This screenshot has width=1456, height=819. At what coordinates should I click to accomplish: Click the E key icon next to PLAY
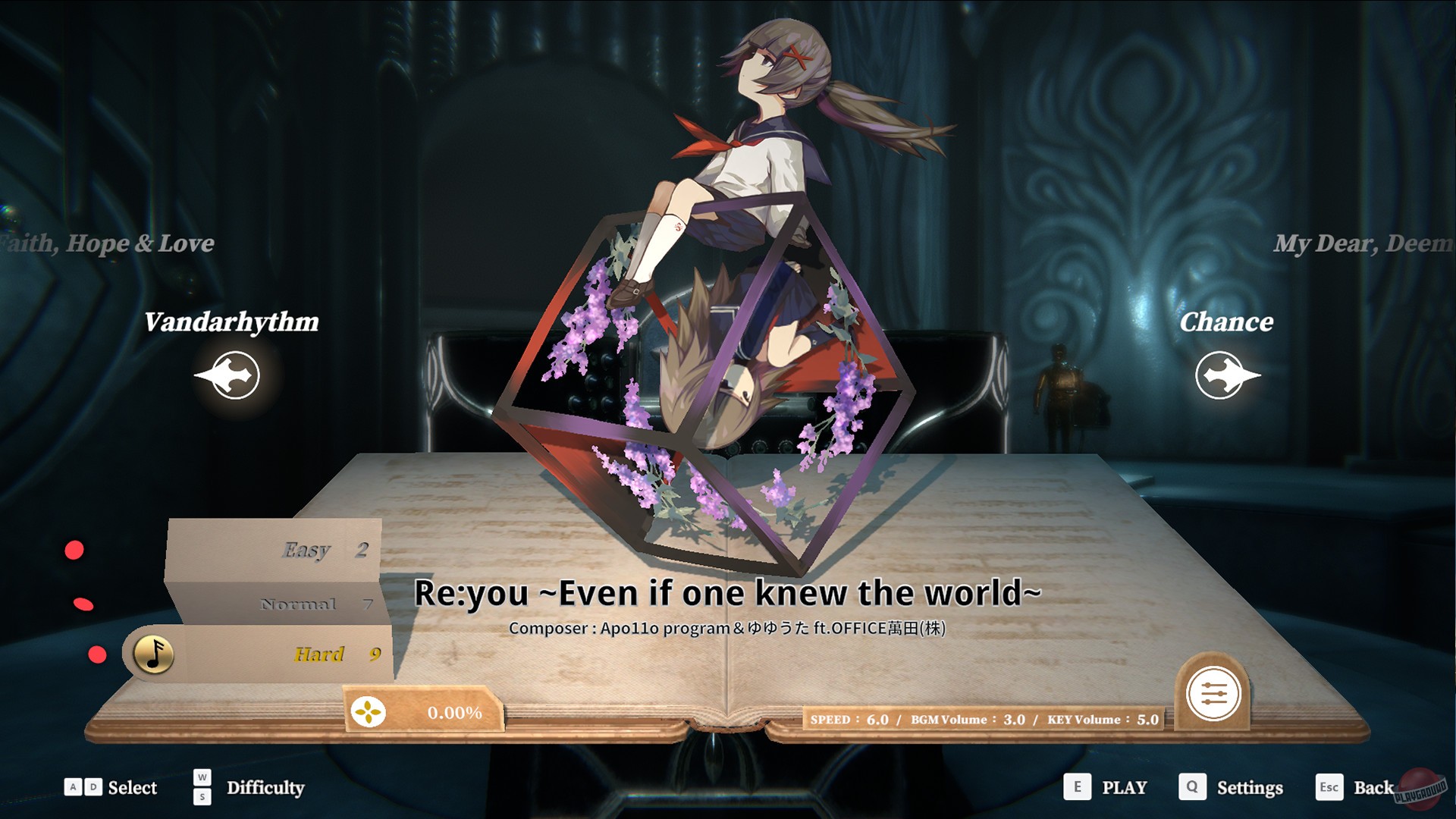(1076, 787)
